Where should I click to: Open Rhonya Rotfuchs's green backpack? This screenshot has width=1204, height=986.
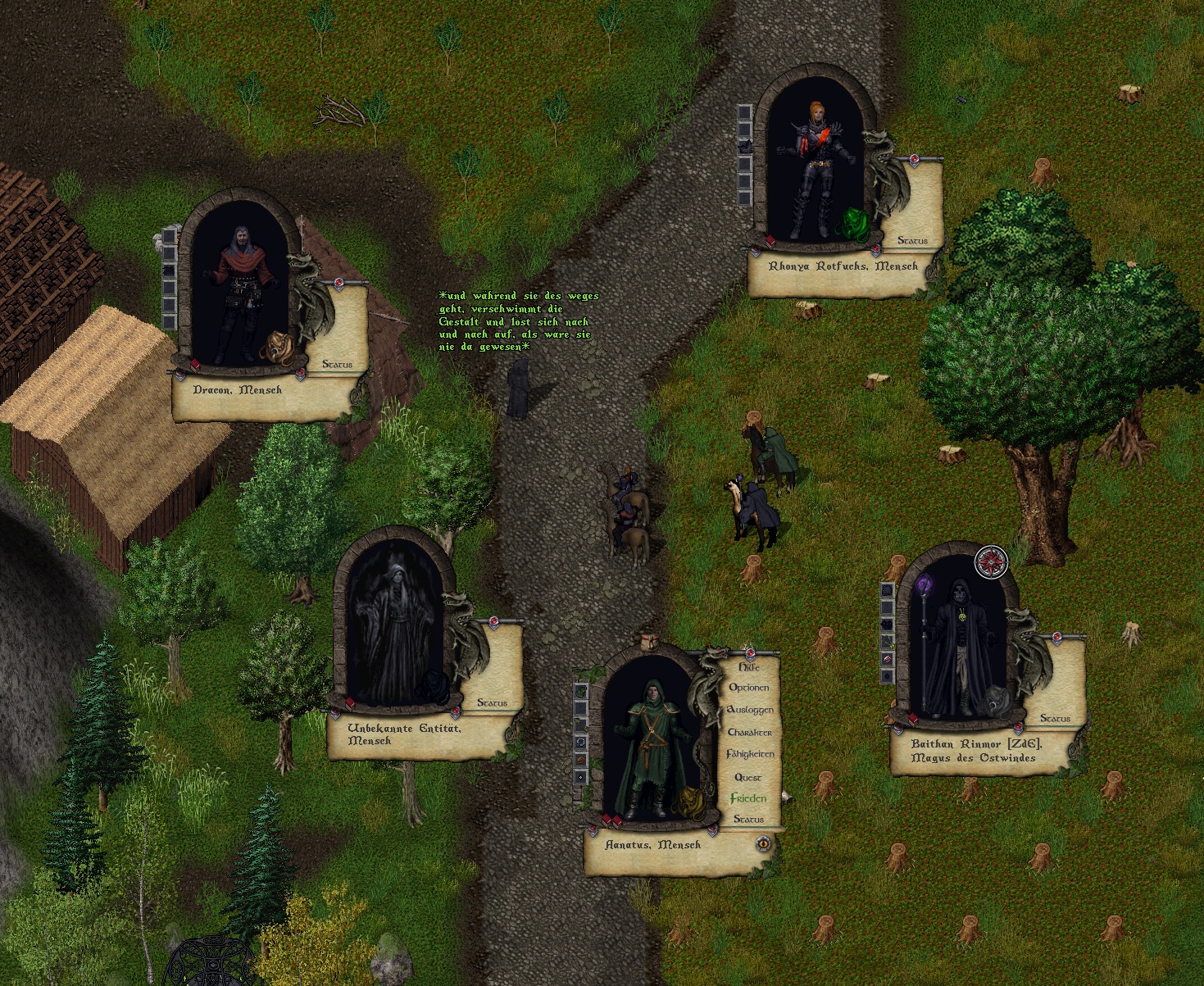click(x=854, y=224)
